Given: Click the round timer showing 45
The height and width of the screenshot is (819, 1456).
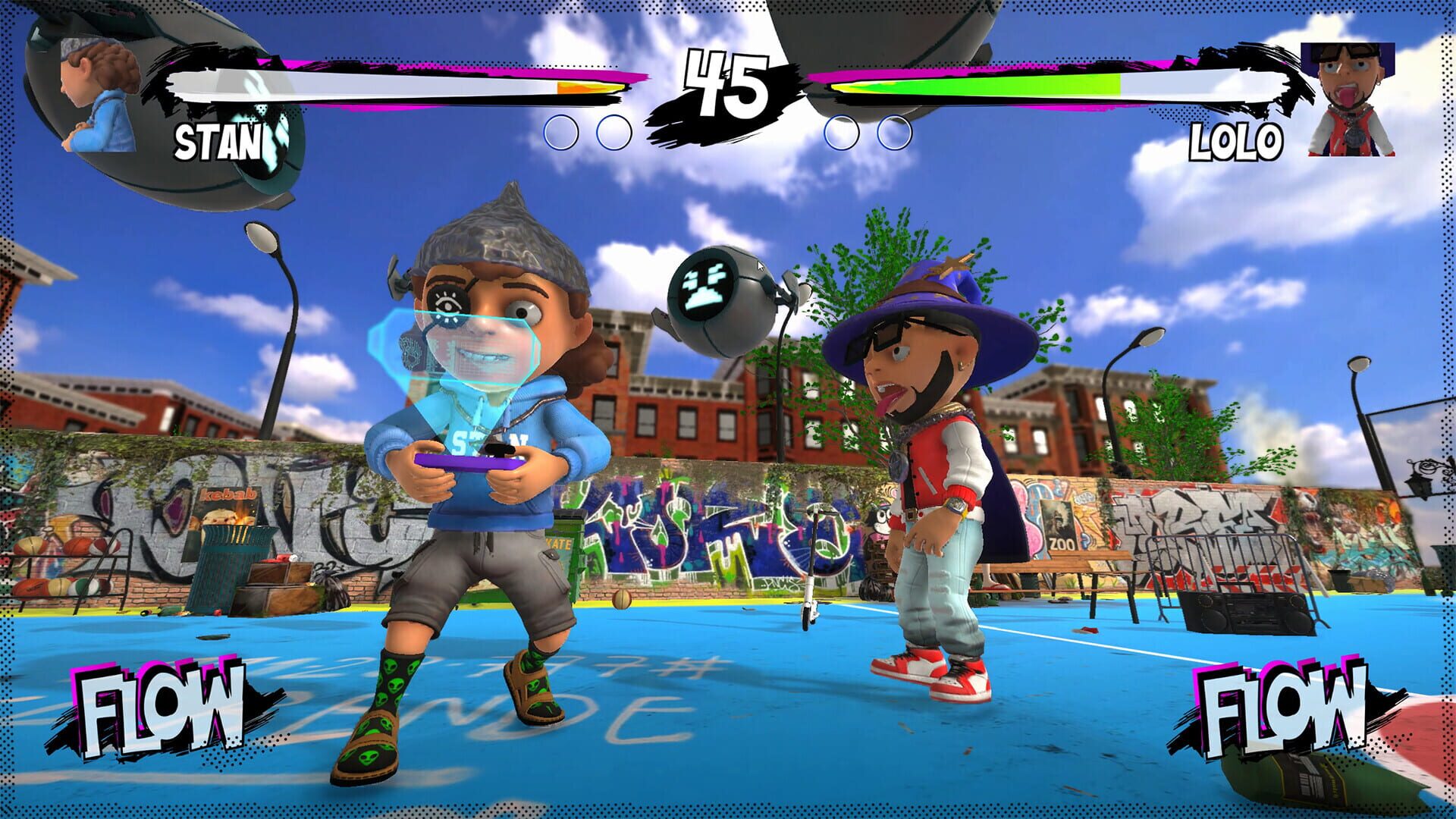Looking at the screenshot, I should [x=728, y=83].
